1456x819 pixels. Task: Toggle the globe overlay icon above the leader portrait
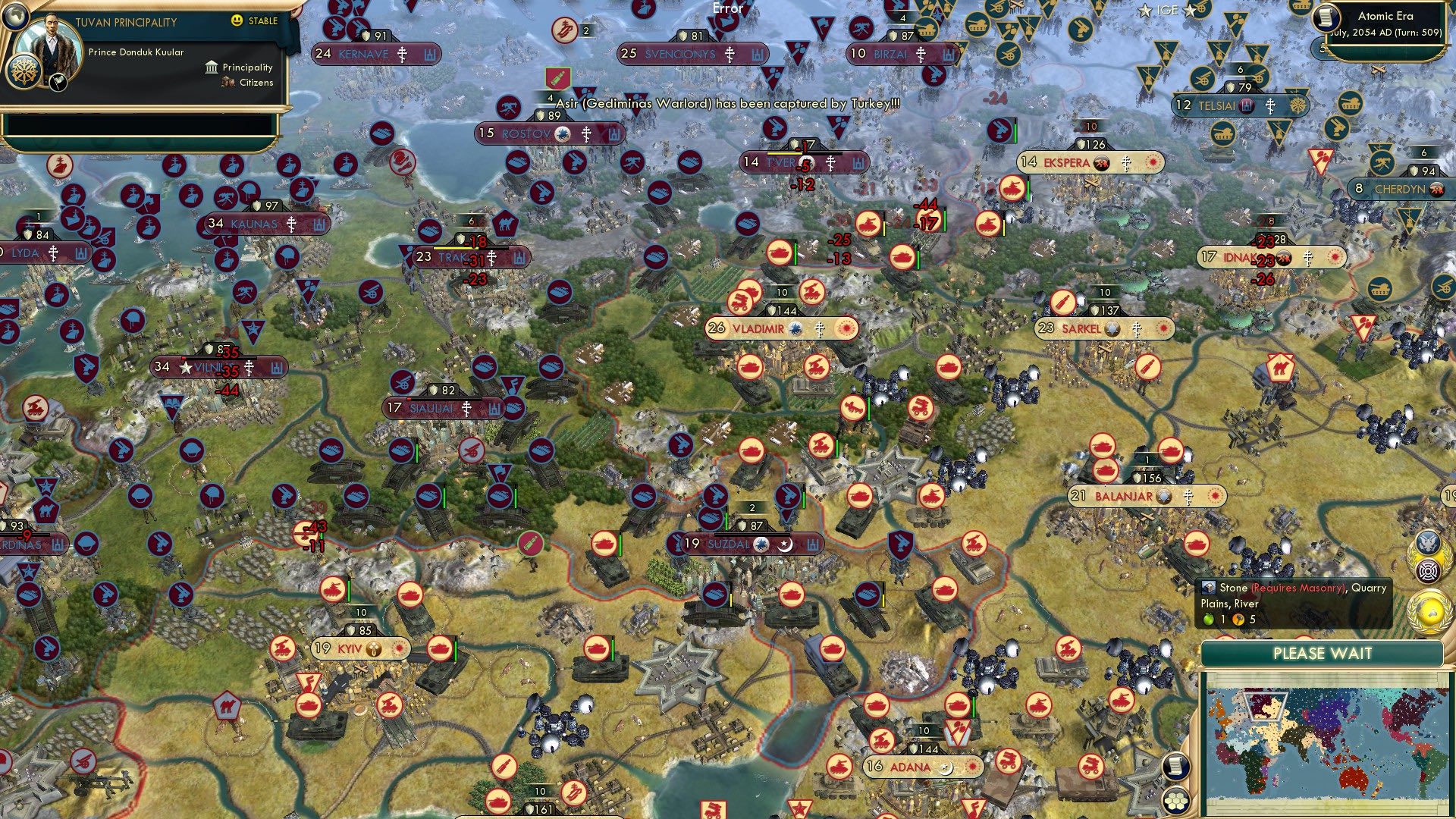click(14, 17)
